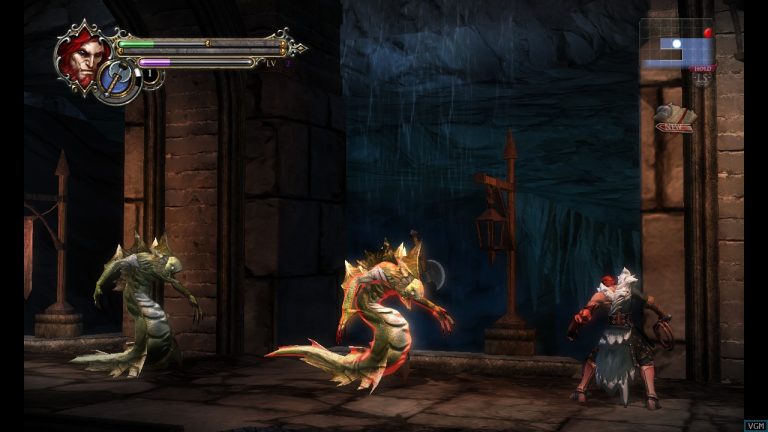Click the red marker on the minimap
768x432 pixels.
[708, 33]
